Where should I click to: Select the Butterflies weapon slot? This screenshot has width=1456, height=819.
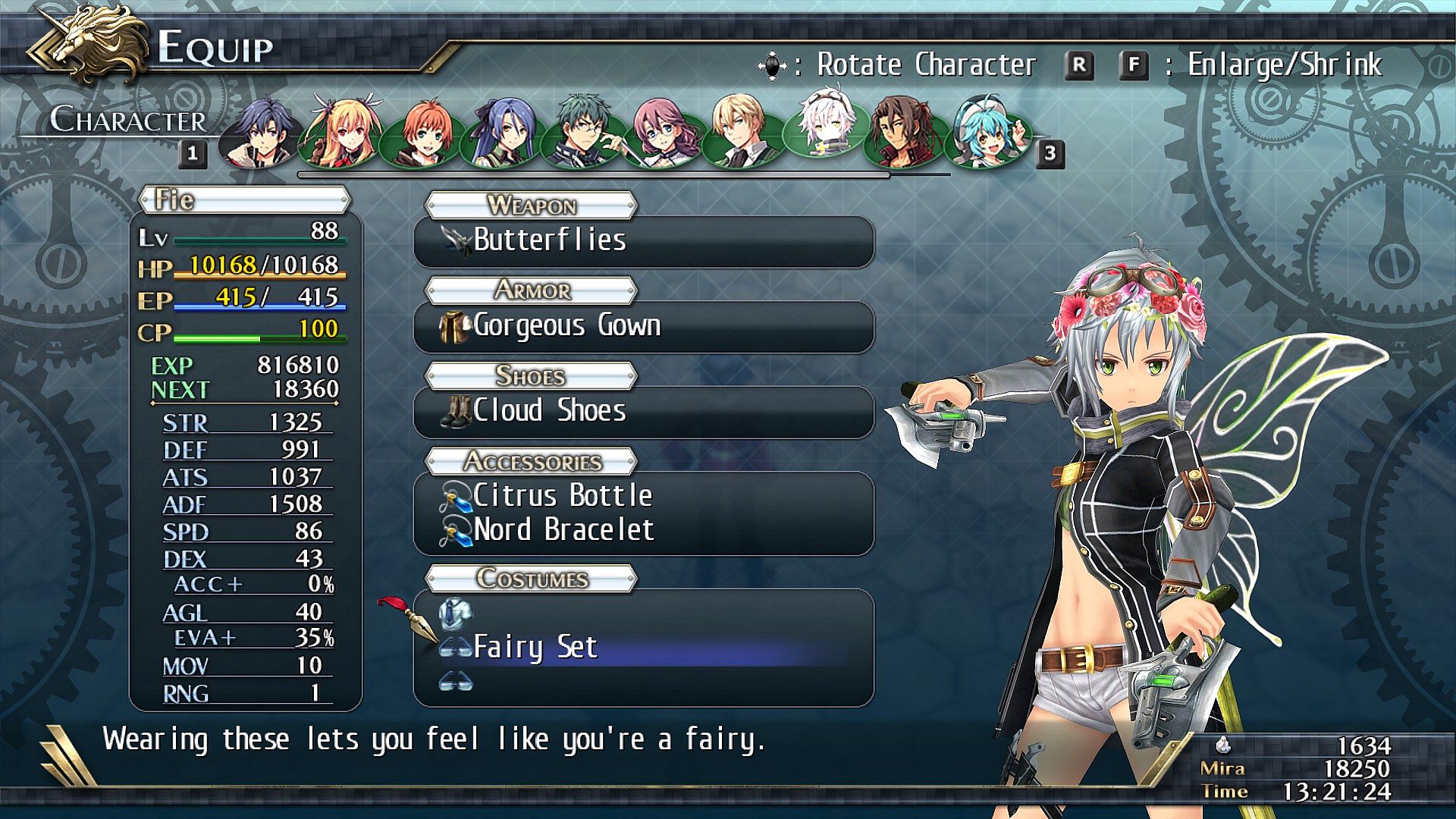point(644,241)
